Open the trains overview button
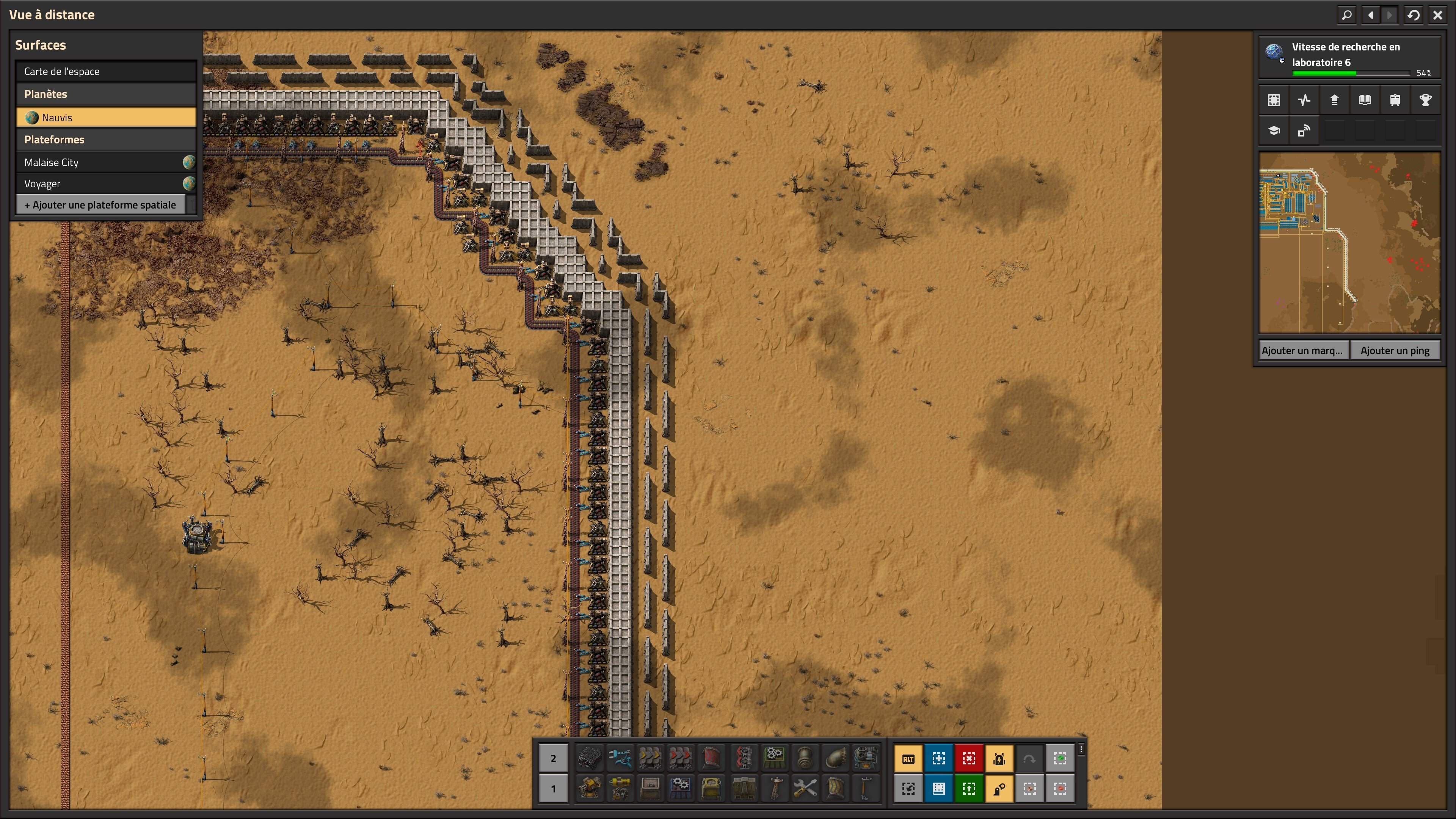Screen dimensions: 1456x819 coord(1395,100)
